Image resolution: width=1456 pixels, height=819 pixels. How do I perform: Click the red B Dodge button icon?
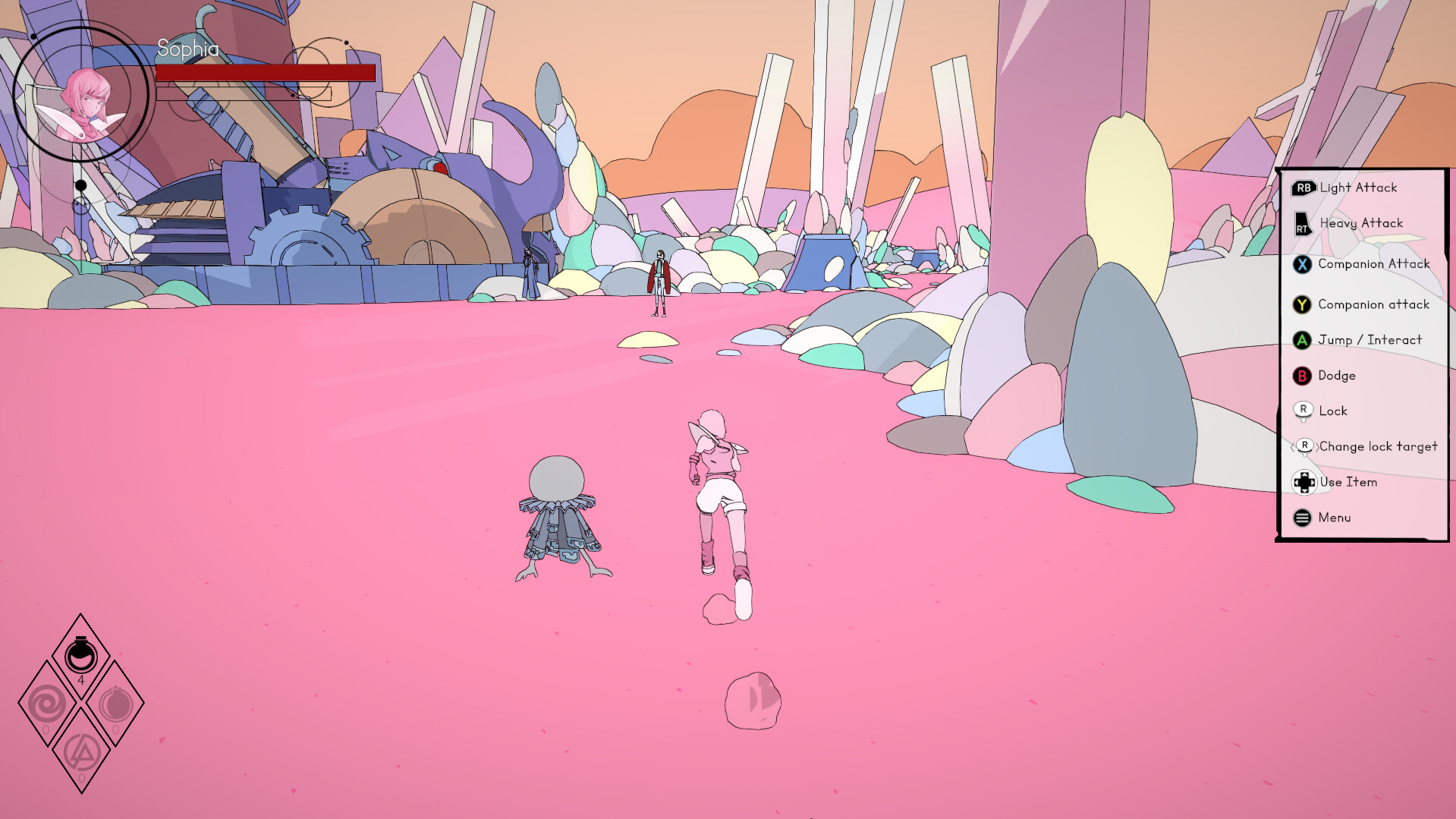(1303, 375)
